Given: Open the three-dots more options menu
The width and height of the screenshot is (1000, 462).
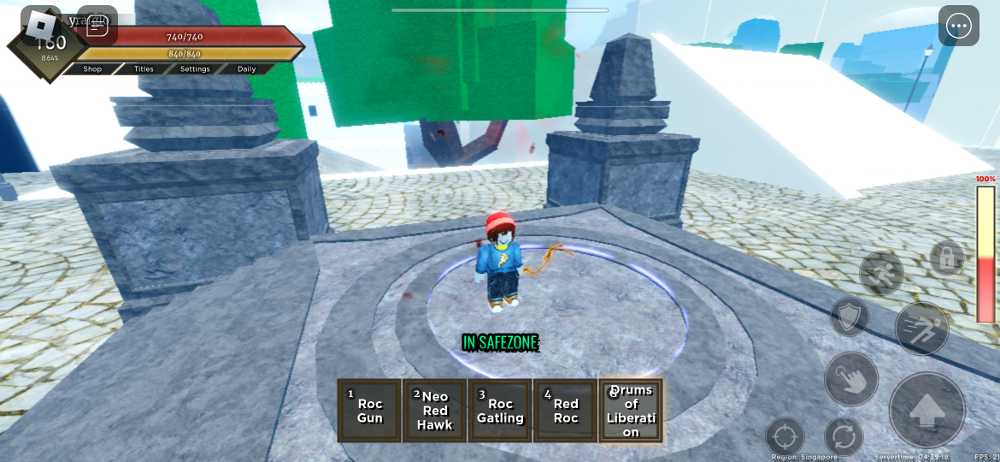Looking at the screenshot, I should tap(959, 26).
